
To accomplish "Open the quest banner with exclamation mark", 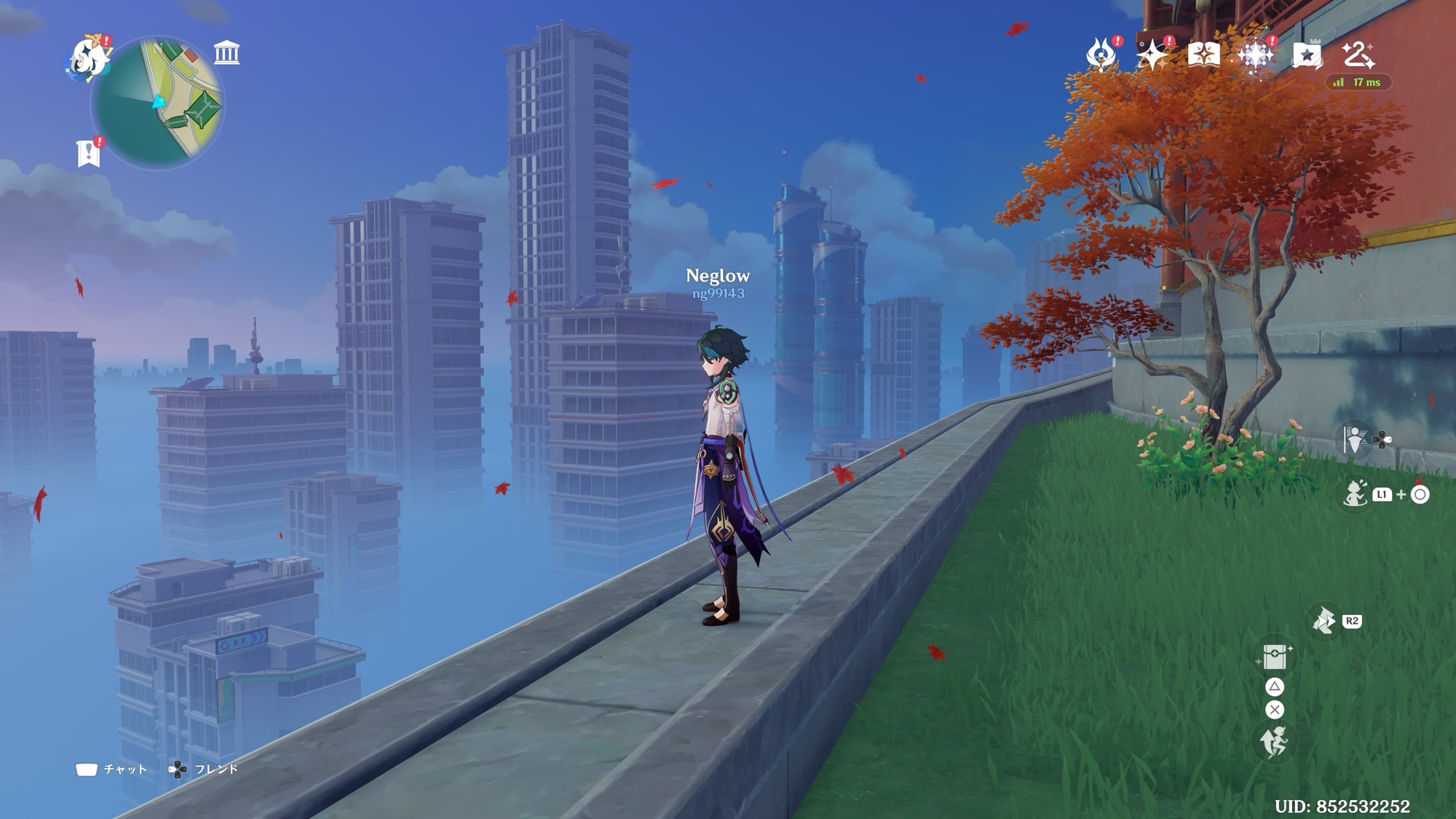I will click(x=89, y=154).
